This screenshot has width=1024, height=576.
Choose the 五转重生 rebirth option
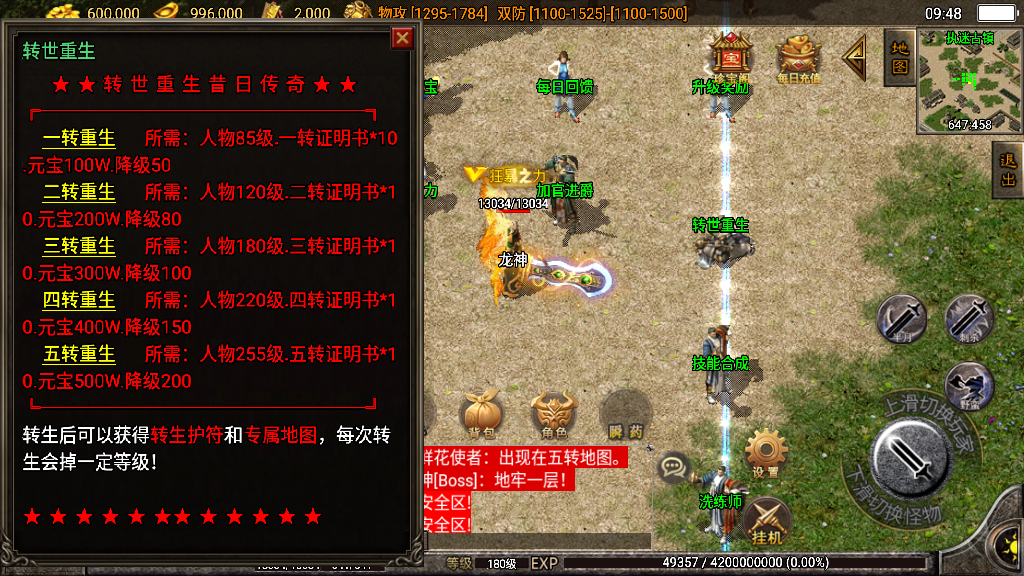click(x=79, y=354)
